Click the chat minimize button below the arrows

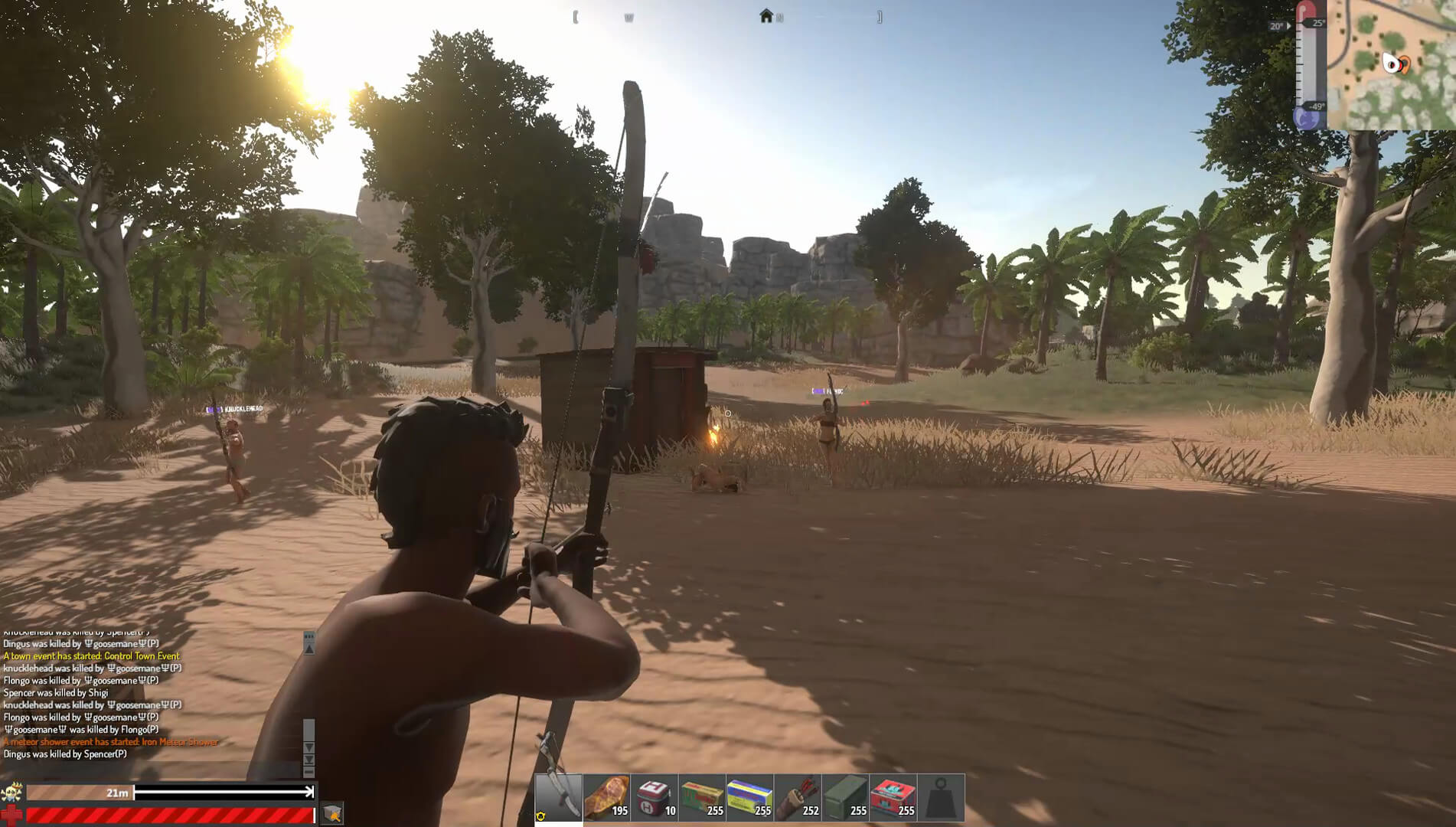(309, 772)
